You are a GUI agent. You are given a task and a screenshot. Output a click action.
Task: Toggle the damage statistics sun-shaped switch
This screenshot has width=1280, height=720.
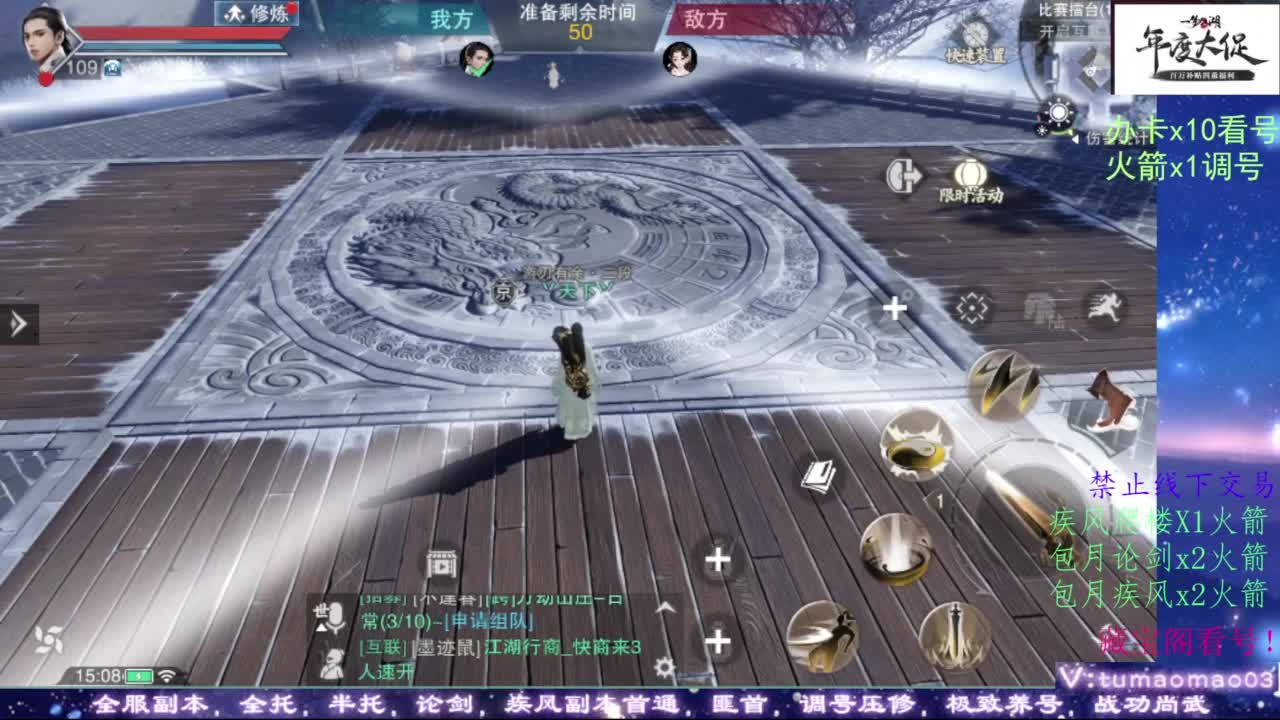tap(1058, 111)
